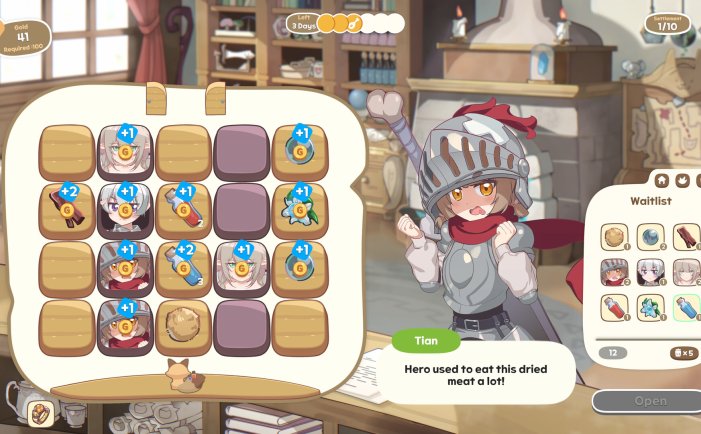Image resolution: width=701 pixels, height=434 pixels.
Task: Click the blue flower tile on the board
Action: [300, 209]
